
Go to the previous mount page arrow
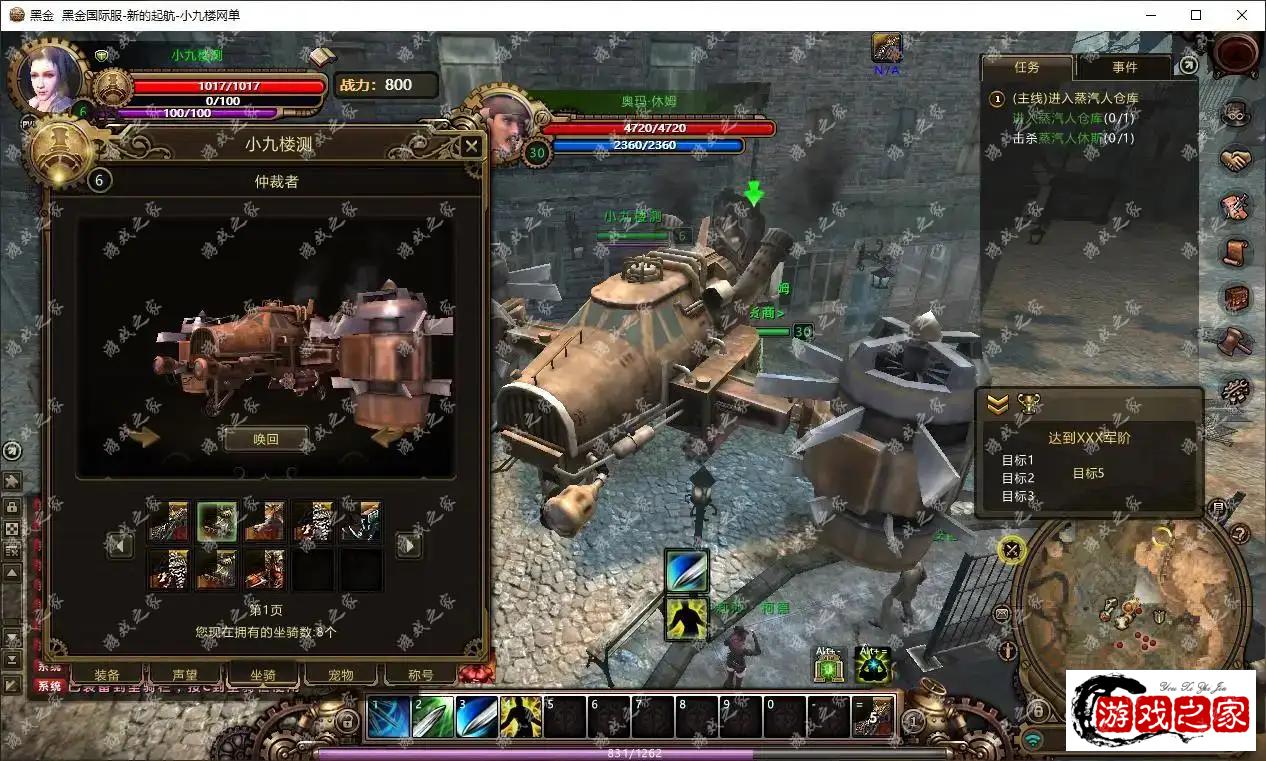[x=121, y=545]
